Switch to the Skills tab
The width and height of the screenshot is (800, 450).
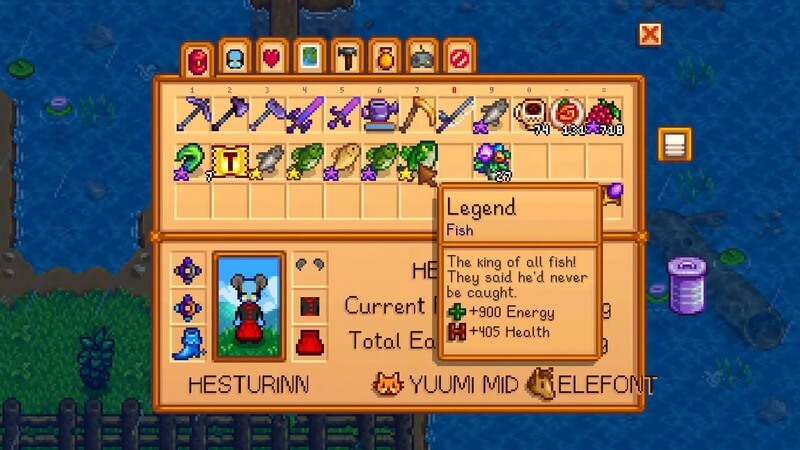pyautogui.click(x=234, y=59)
